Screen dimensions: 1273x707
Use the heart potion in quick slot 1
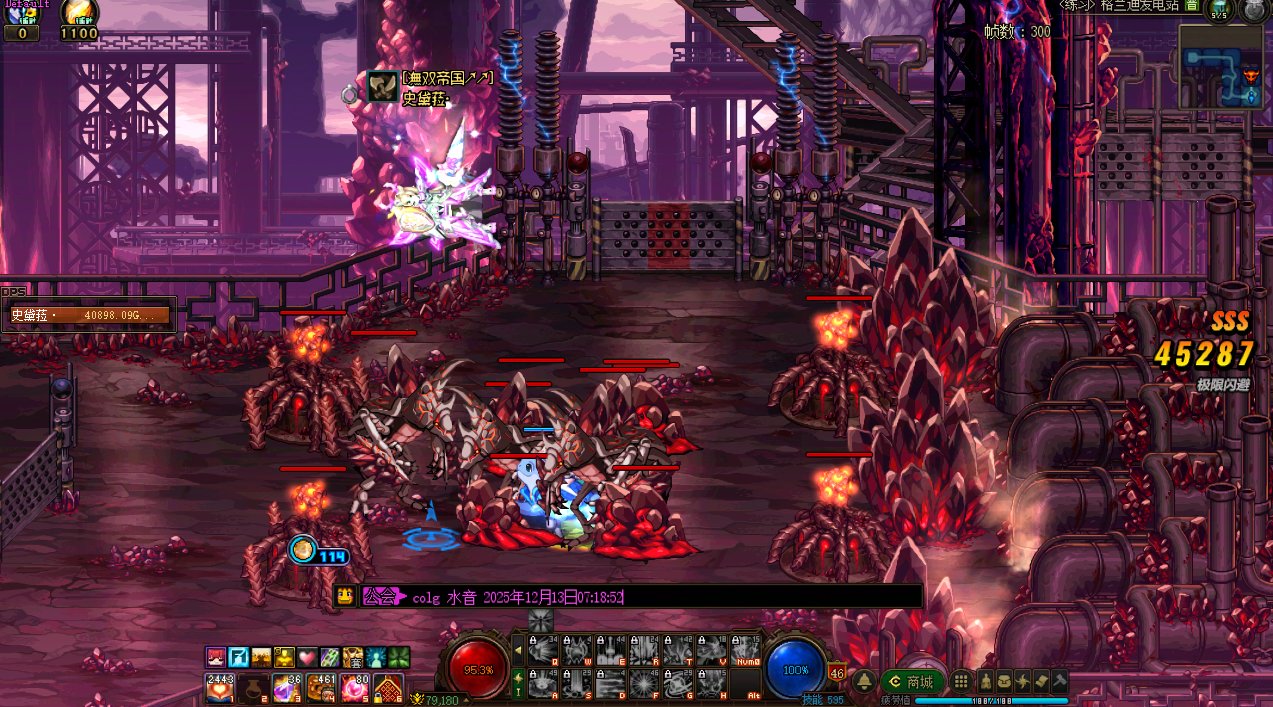click(219, 688)
